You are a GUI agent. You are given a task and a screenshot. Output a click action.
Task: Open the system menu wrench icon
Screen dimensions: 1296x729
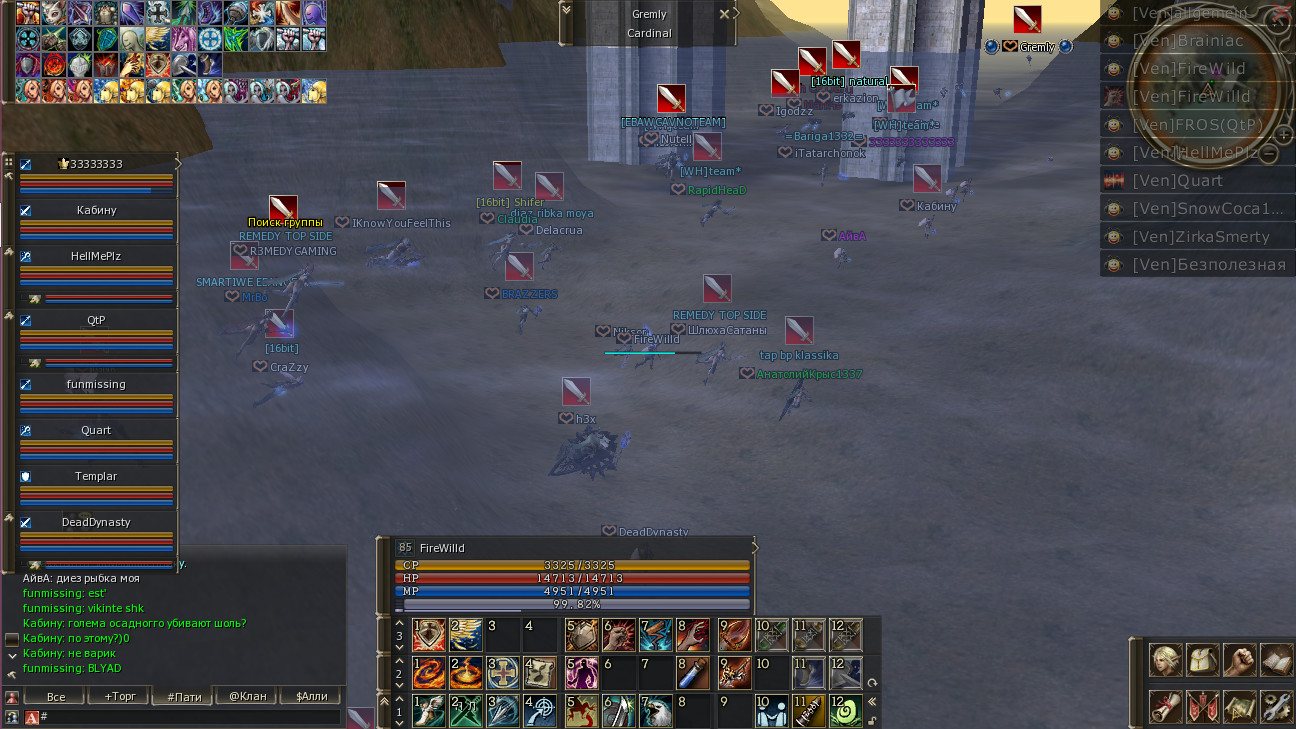pos(1277,706)
